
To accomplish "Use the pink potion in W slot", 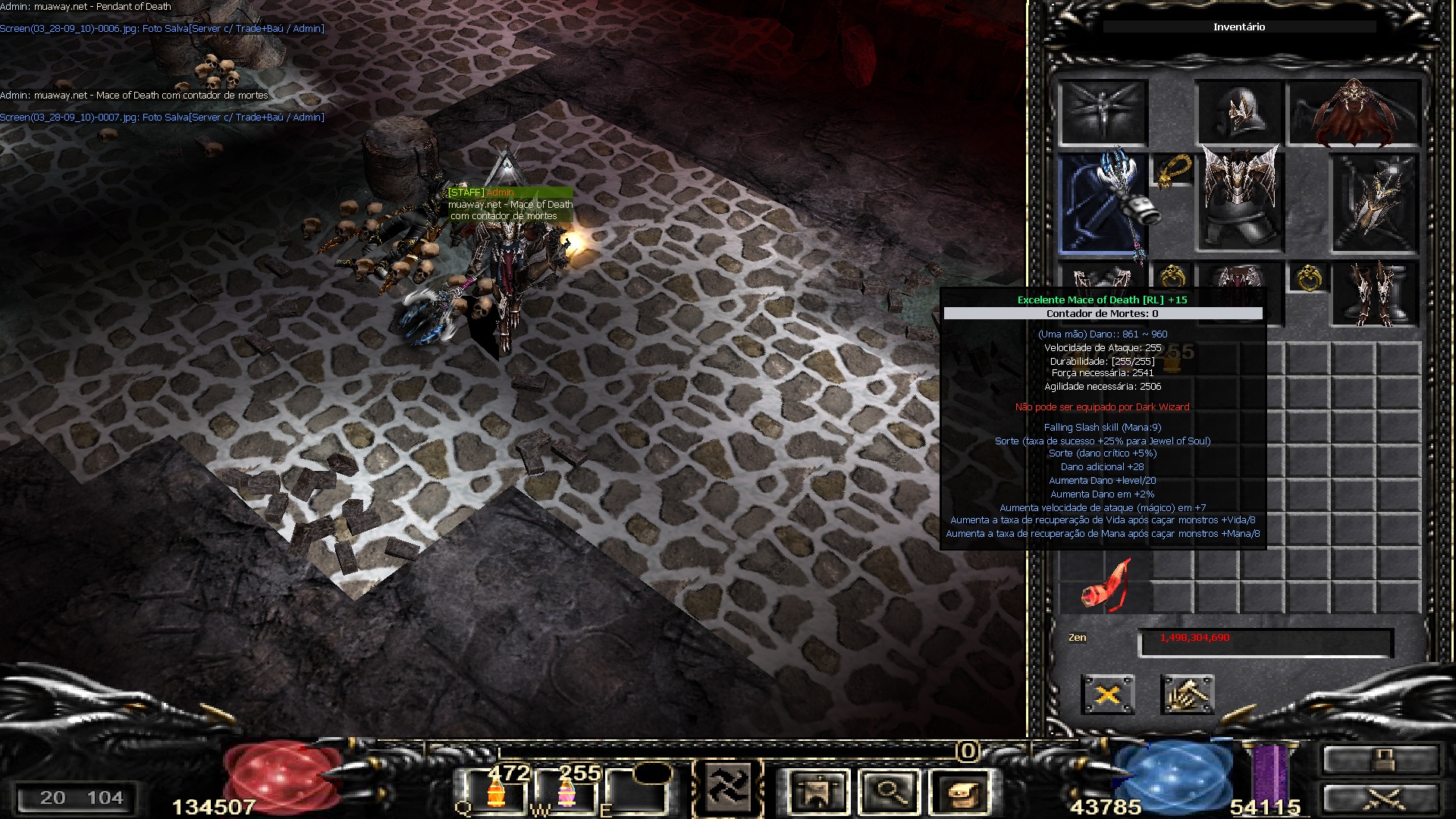I will (x=567, y=793).
